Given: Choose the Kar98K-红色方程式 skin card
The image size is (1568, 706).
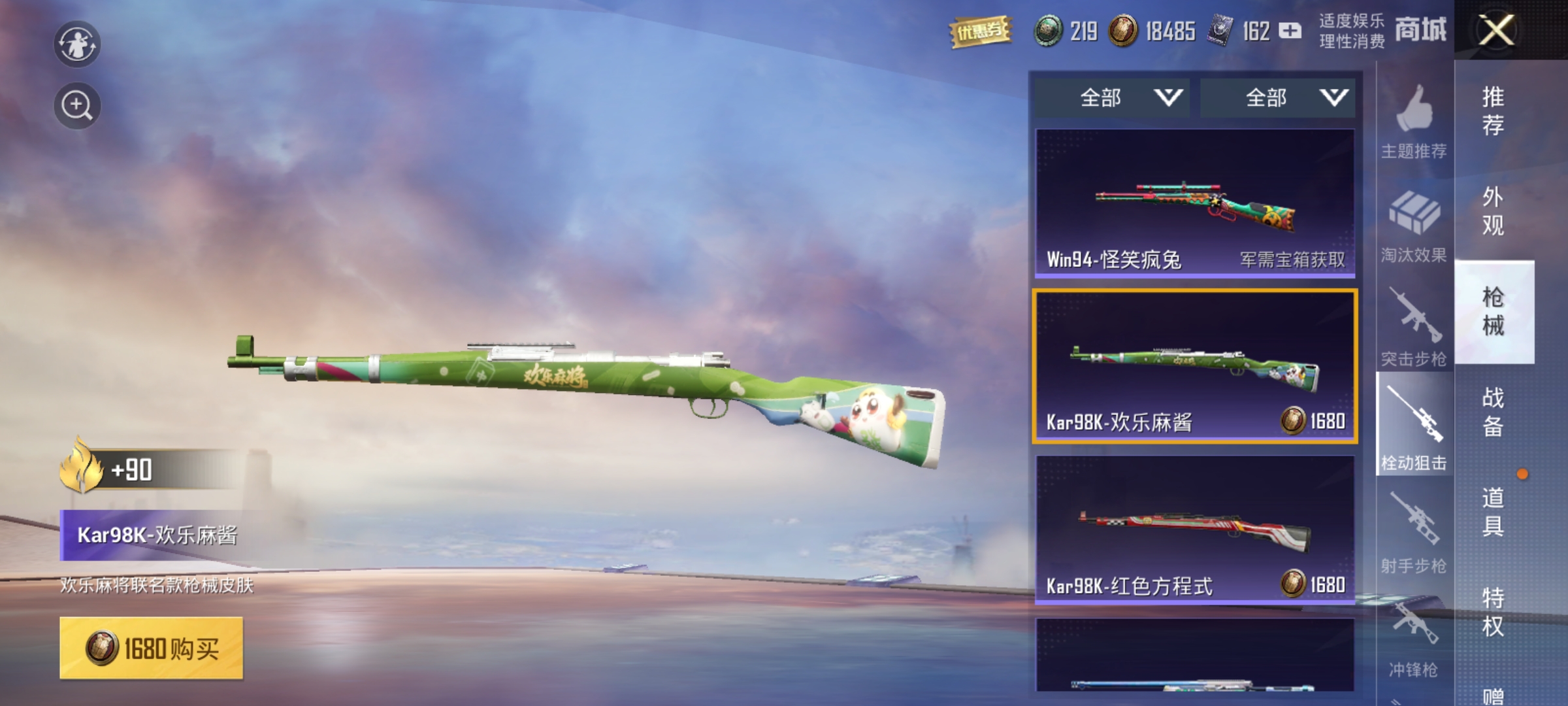Looking at the screenshot, I should 1195,529.
